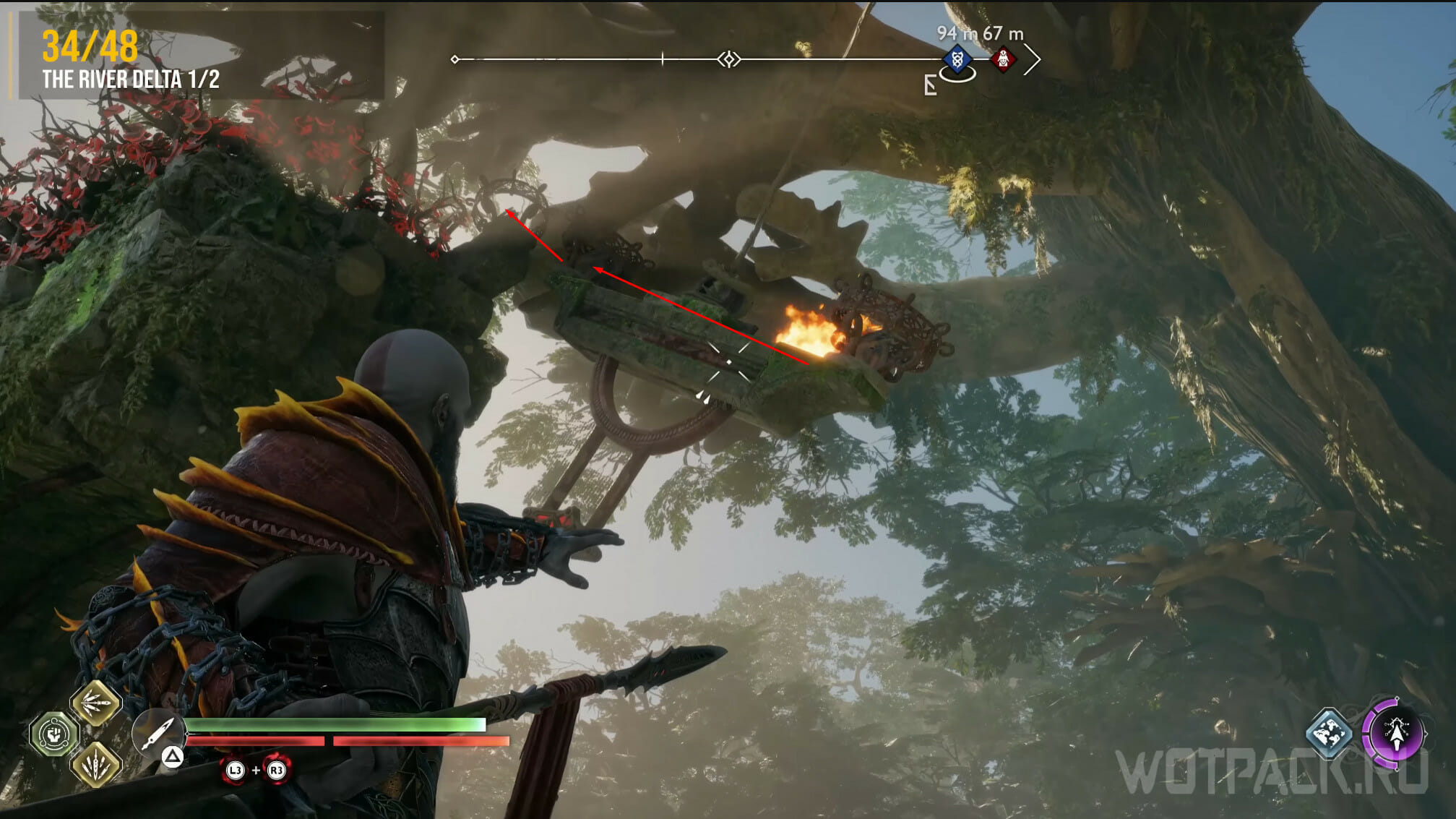Activate the upper gold spear-burst runic attack

pyautogui.click(x=95, y=703)
